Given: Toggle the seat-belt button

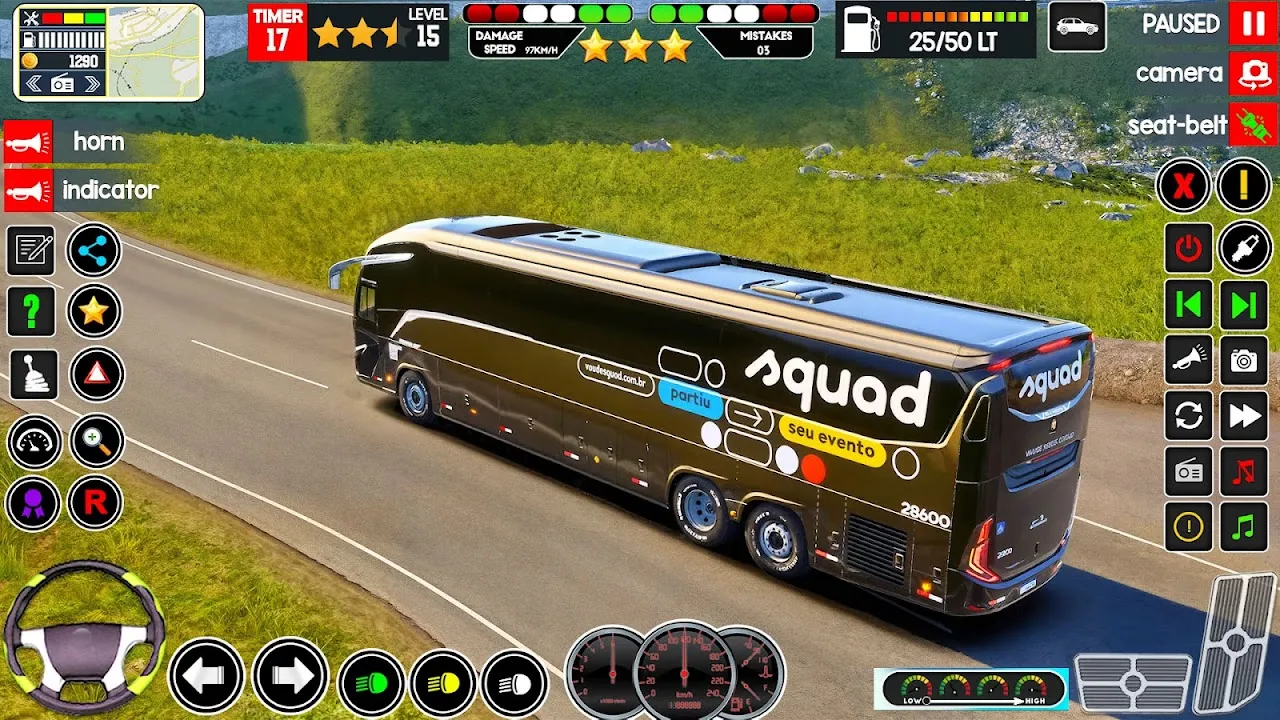Looking at the screenshot, I should point(1253,125).
